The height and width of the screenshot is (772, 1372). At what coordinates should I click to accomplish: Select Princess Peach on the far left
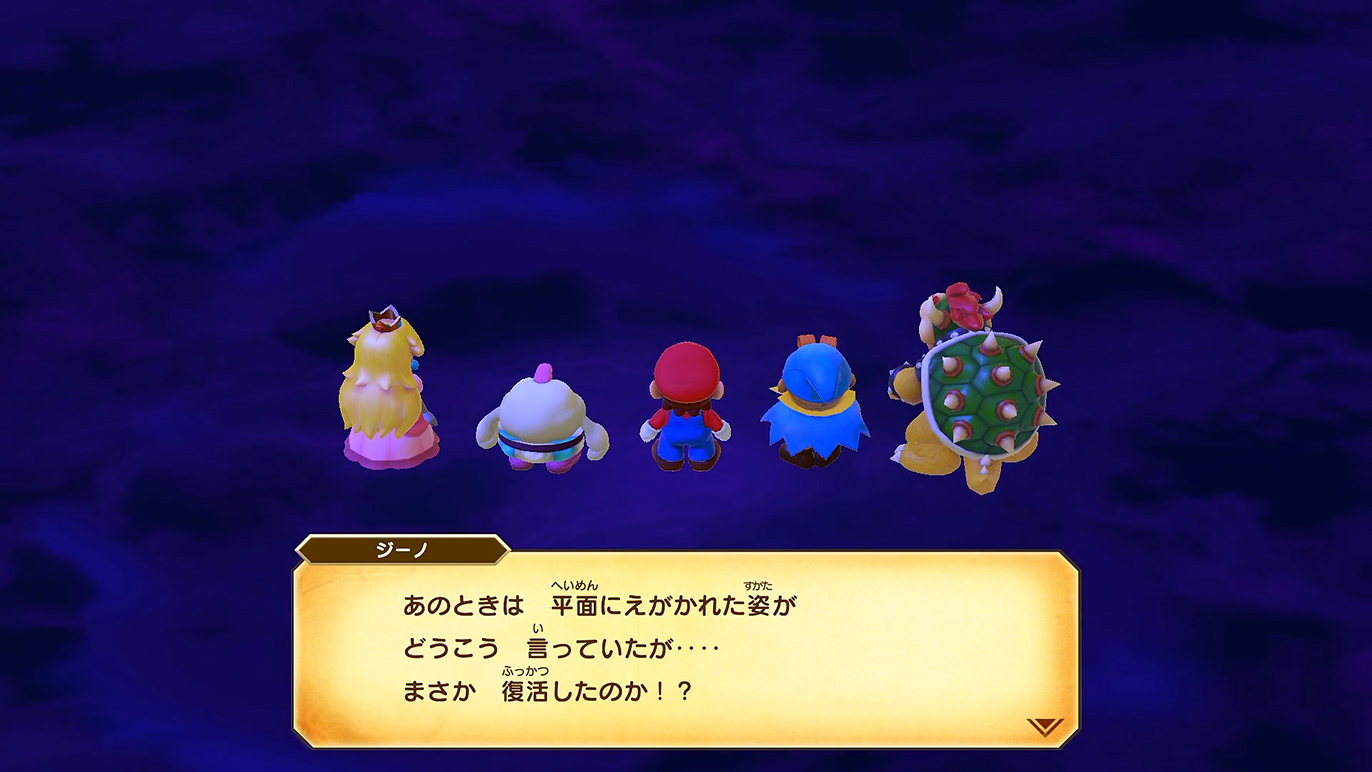click(387, 400)
